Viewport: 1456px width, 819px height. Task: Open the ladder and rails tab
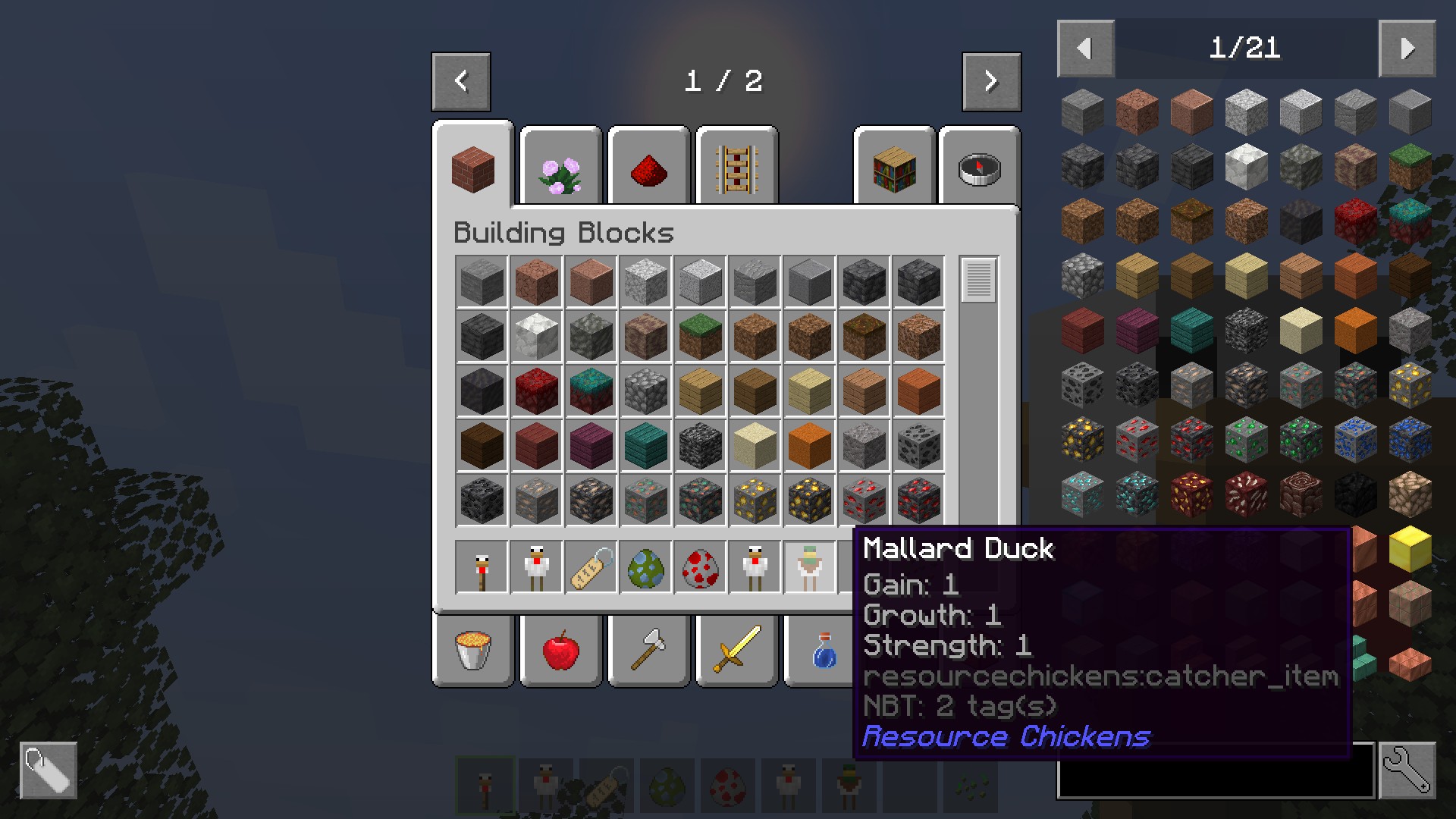click(x=737, y=169)
